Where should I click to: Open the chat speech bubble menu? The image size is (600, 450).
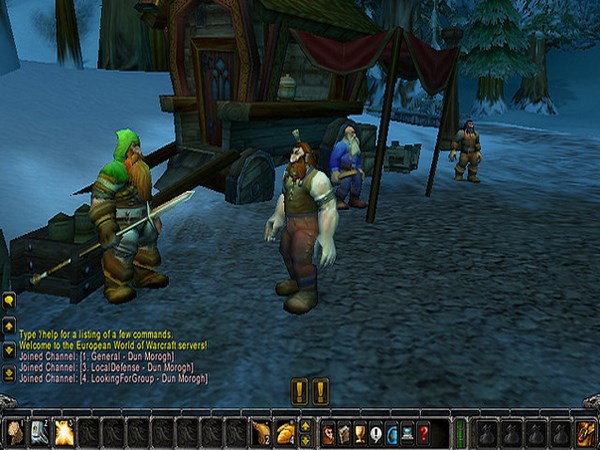(x=9, y=299)
